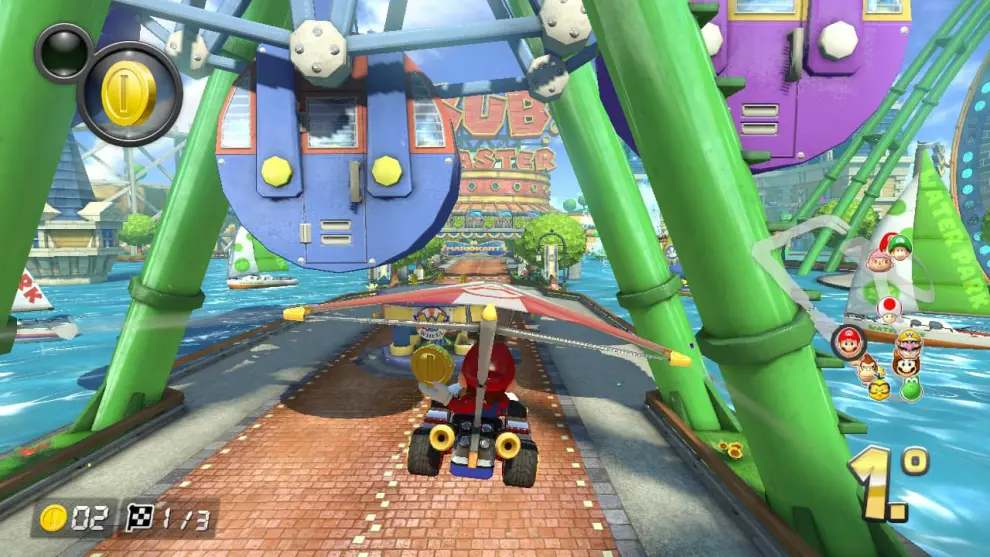Viewport: 990px width, 557px height.
Task: Select the pink-haired Villager minimap icon
Action: 879,261
